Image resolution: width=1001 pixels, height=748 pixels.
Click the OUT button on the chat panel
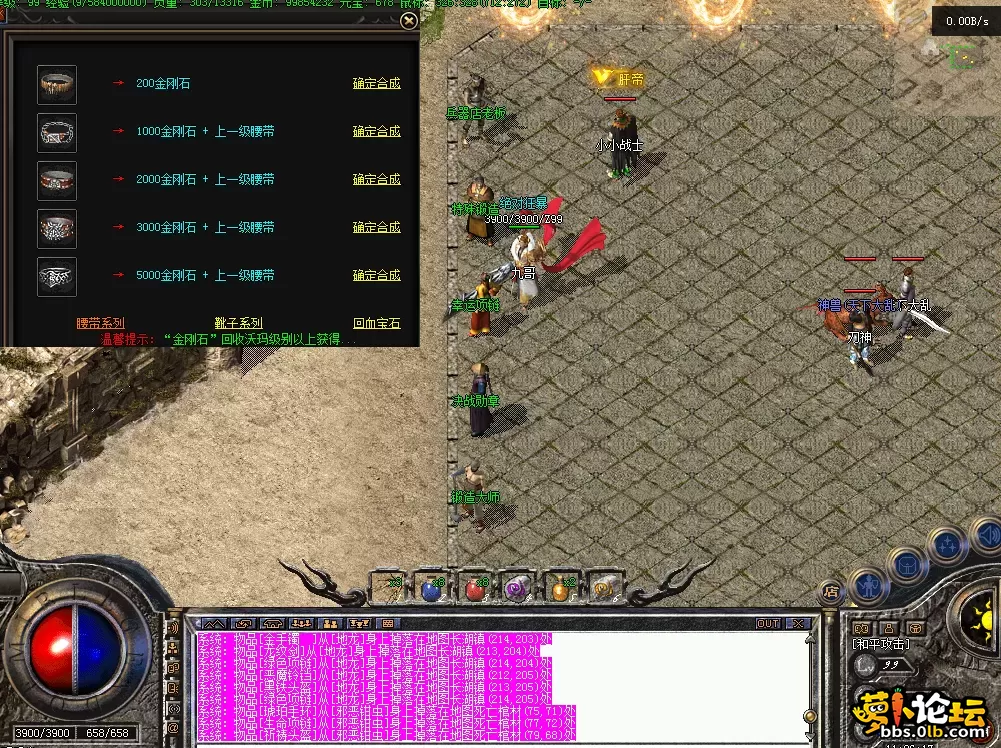767,623
